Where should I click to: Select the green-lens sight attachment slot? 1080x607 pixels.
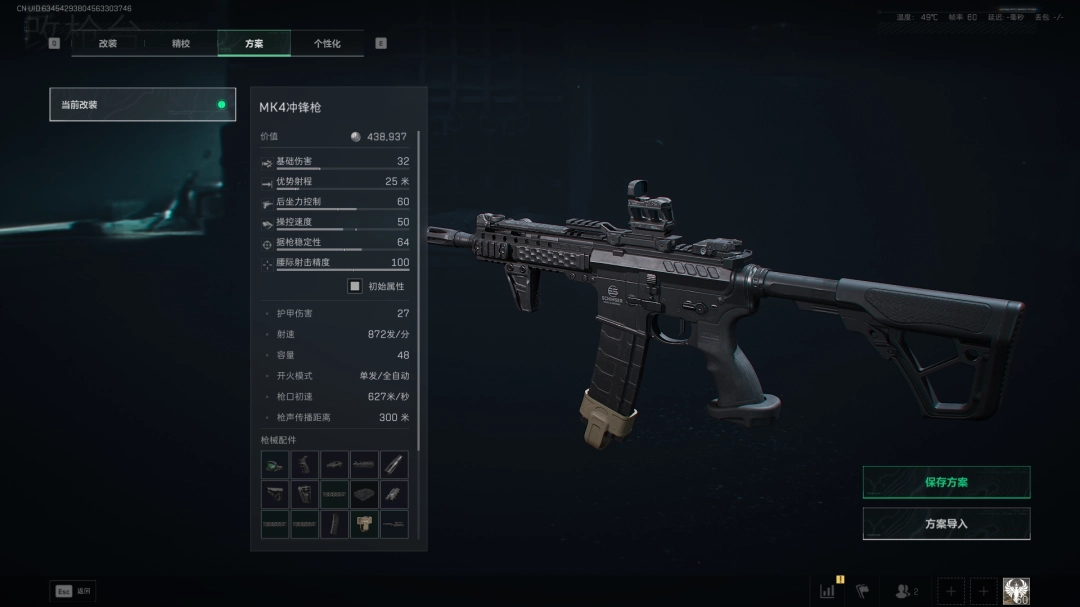275,465
